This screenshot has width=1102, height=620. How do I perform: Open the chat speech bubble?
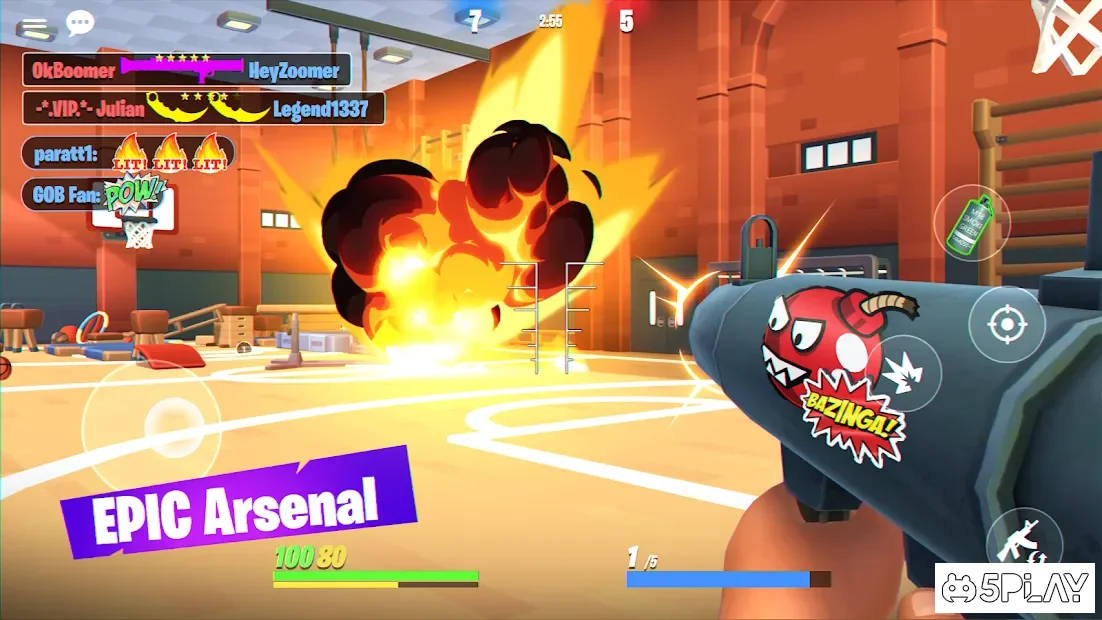pos(80,23)
